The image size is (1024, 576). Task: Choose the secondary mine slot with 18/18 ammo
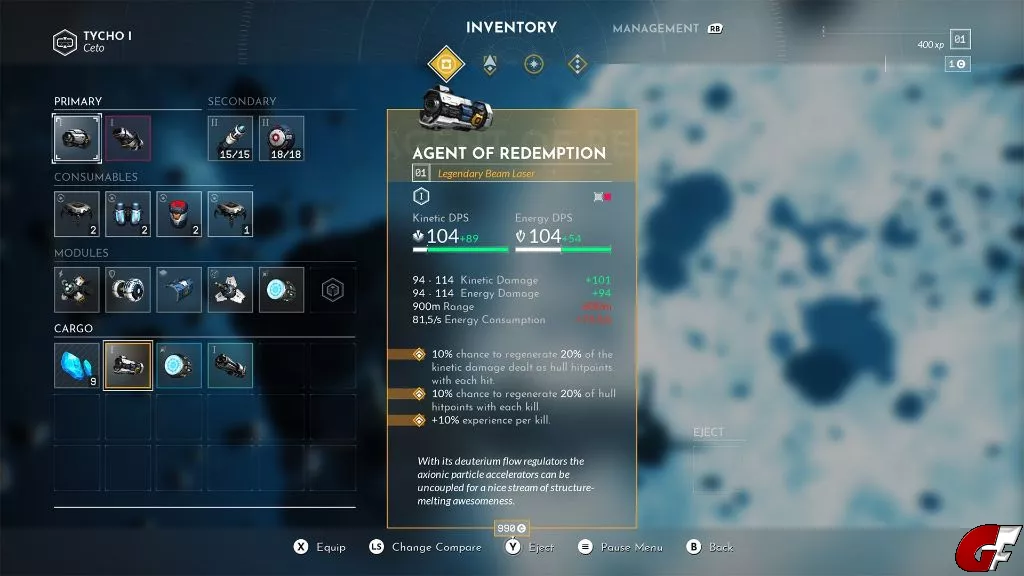[x=282, y=138]
